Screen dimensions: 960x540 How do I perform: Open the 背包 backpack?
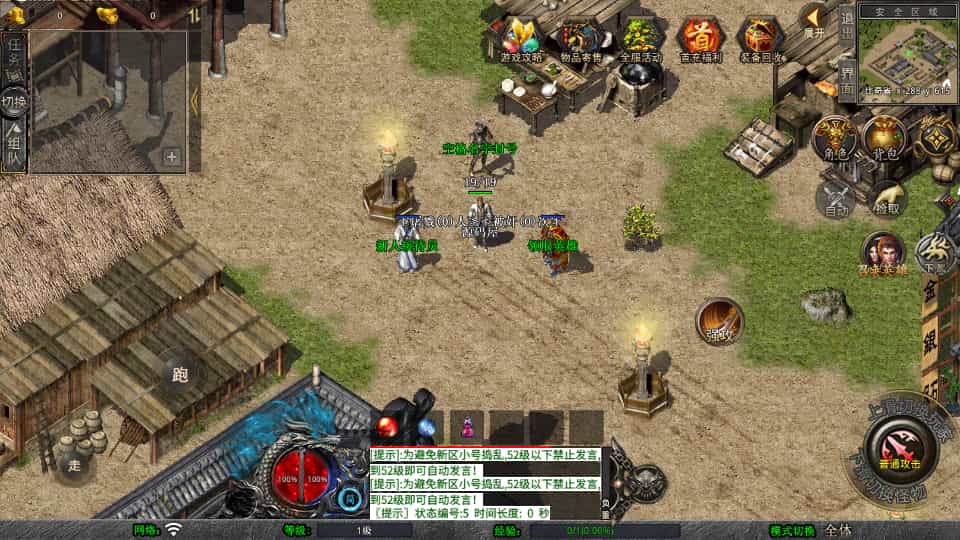click(x=884, y=139)
